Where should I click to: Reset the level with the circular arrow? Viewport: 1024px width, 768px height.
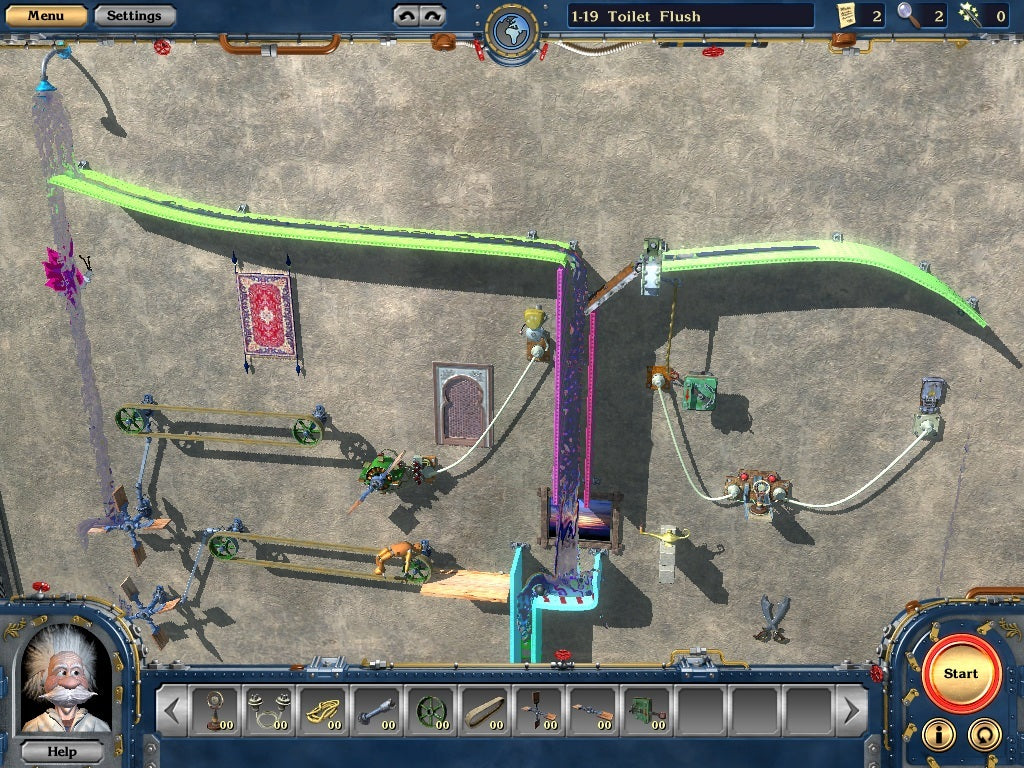point(984,734)
